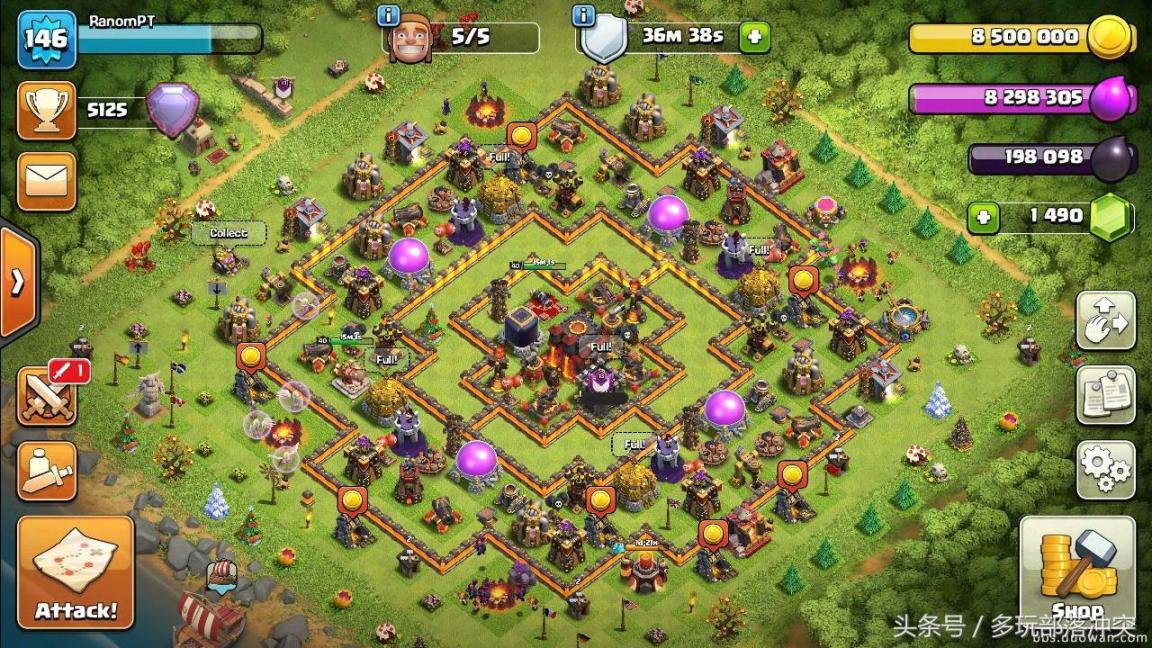
Task: Open the mail inbox envelope
Action: (47, 181)
